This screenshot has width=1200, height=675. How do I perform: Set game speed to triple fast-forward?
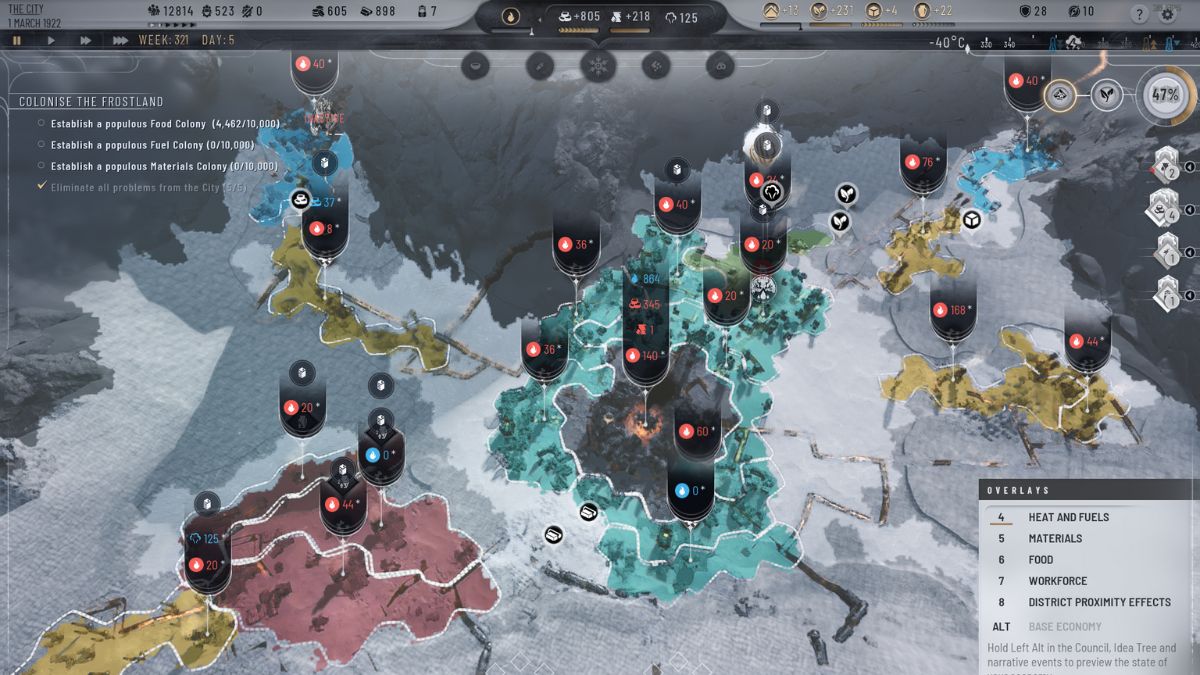coord(120,40)
